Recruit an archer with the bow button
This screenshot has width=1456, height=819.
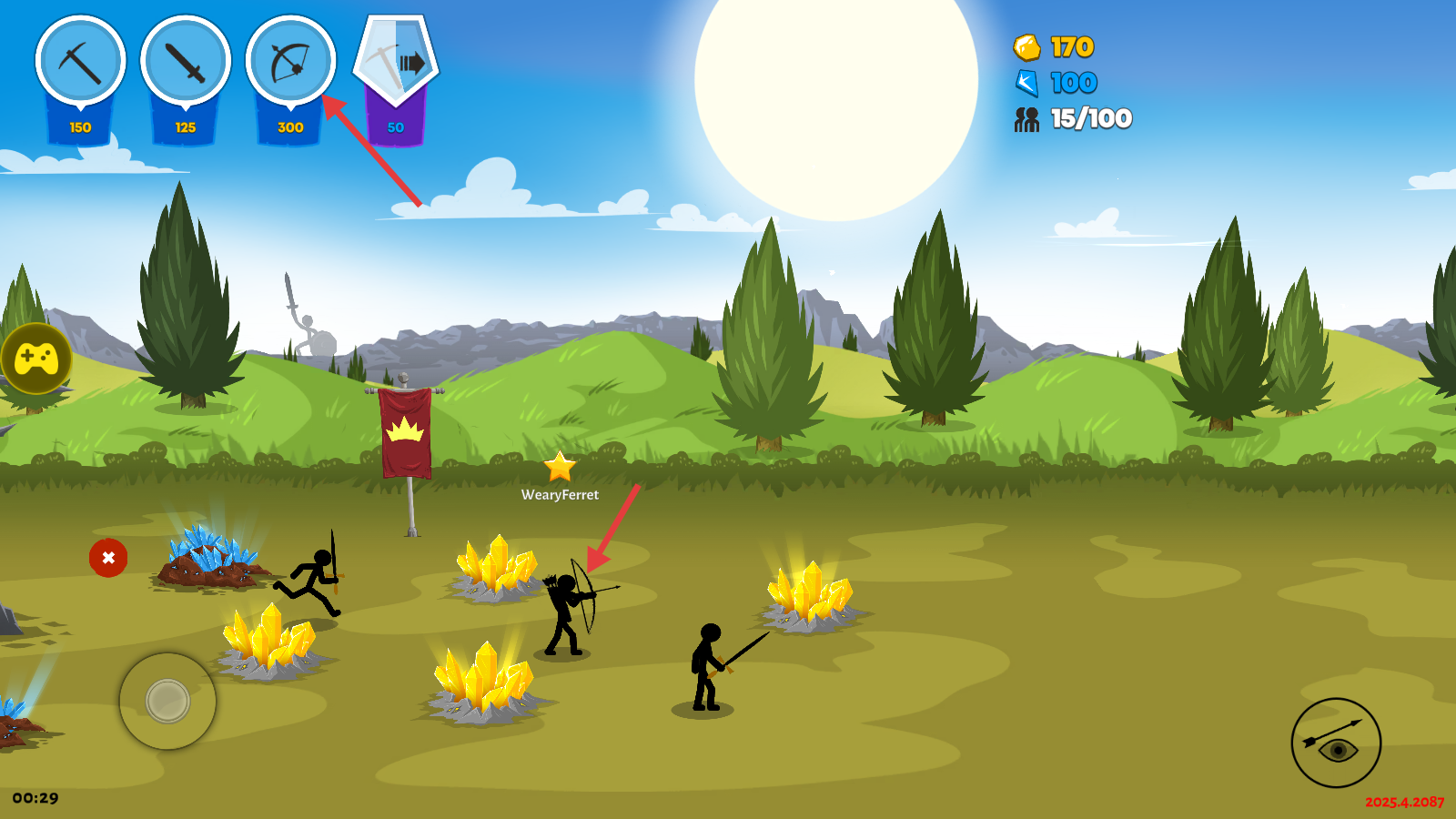pyautogui.click(x=290, y=62)
